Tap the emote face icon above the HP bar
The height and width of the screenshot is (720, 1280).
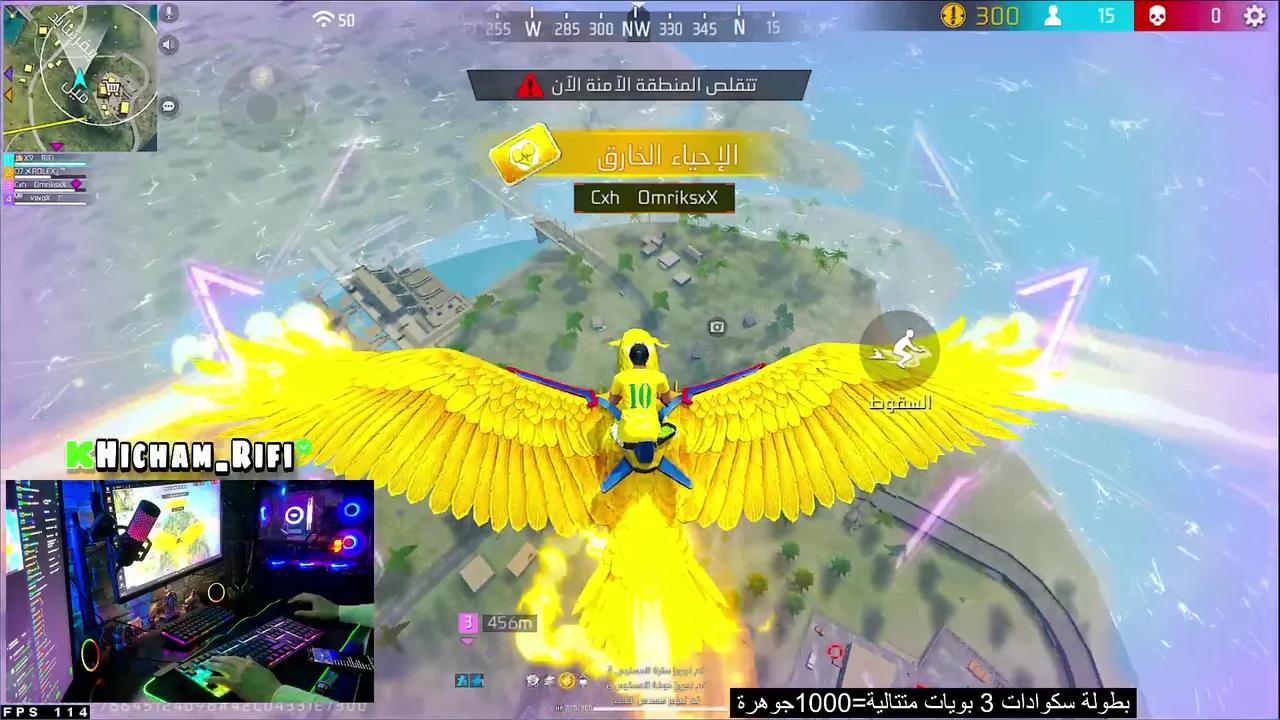[533, 681]
